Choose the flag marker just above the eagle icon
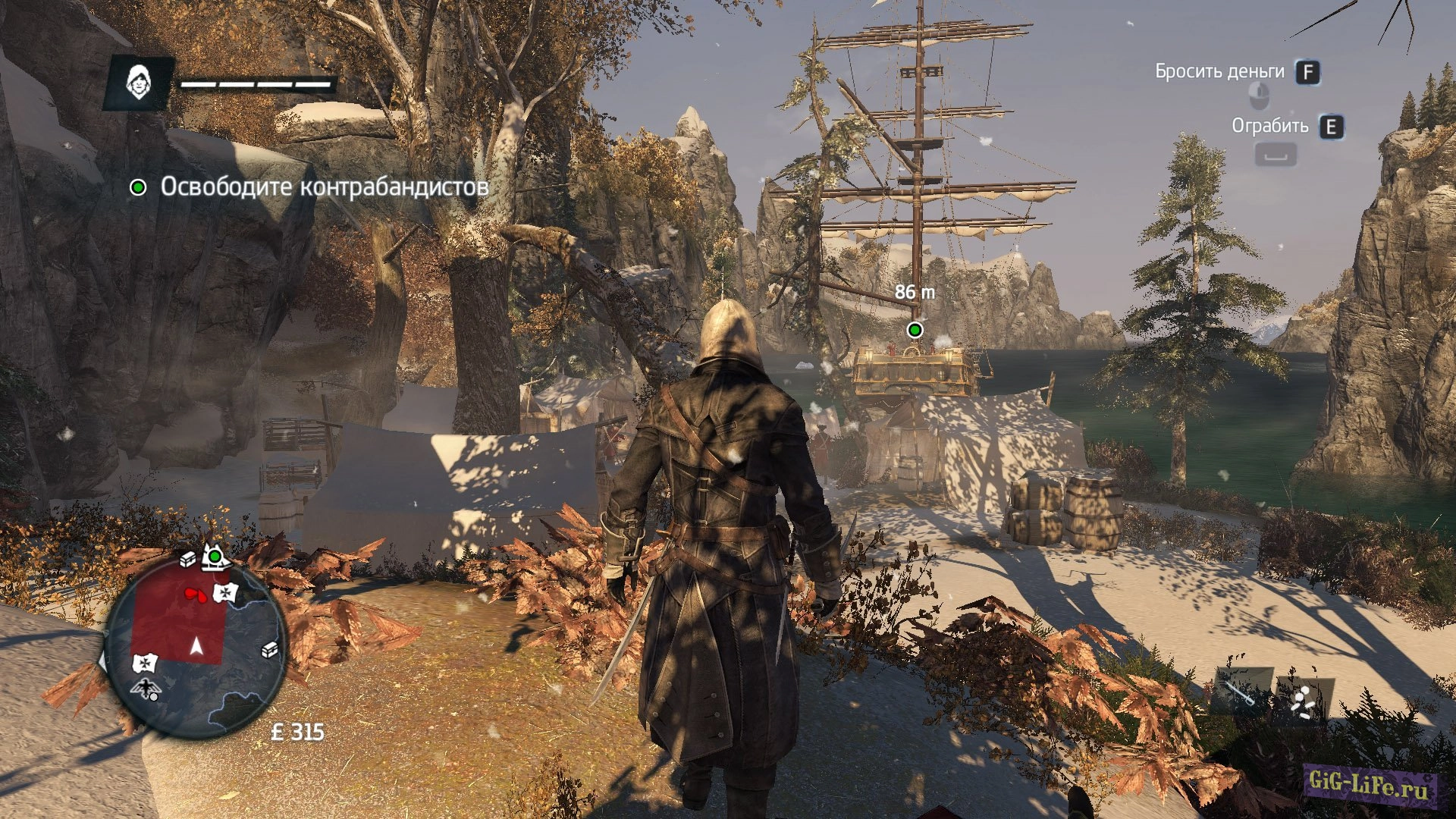The image size is (1456, 819). tap(144, 664)
